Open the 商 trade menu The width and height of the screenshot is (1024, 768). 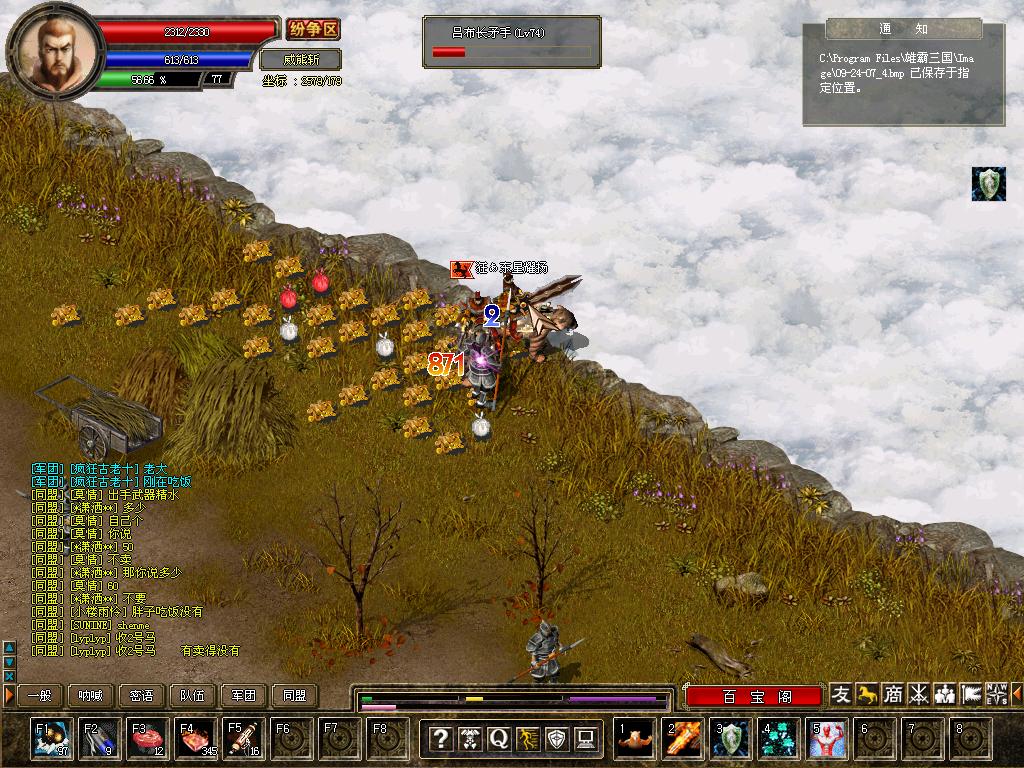893,694
